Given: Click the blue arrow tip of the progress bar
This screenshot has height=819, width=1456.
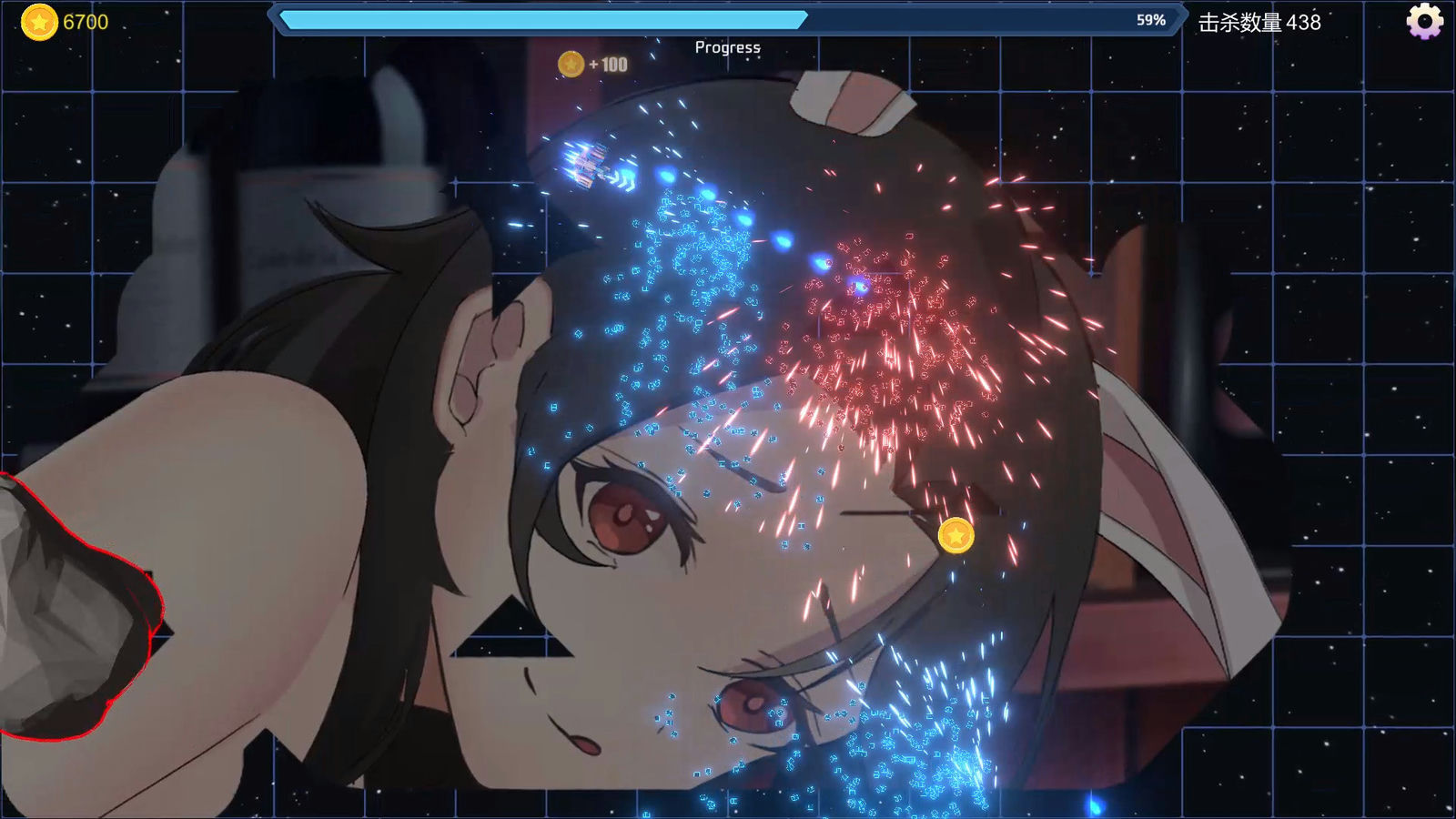Looking at the screenshot, I should pyautogui.click(x=806, y=17).
